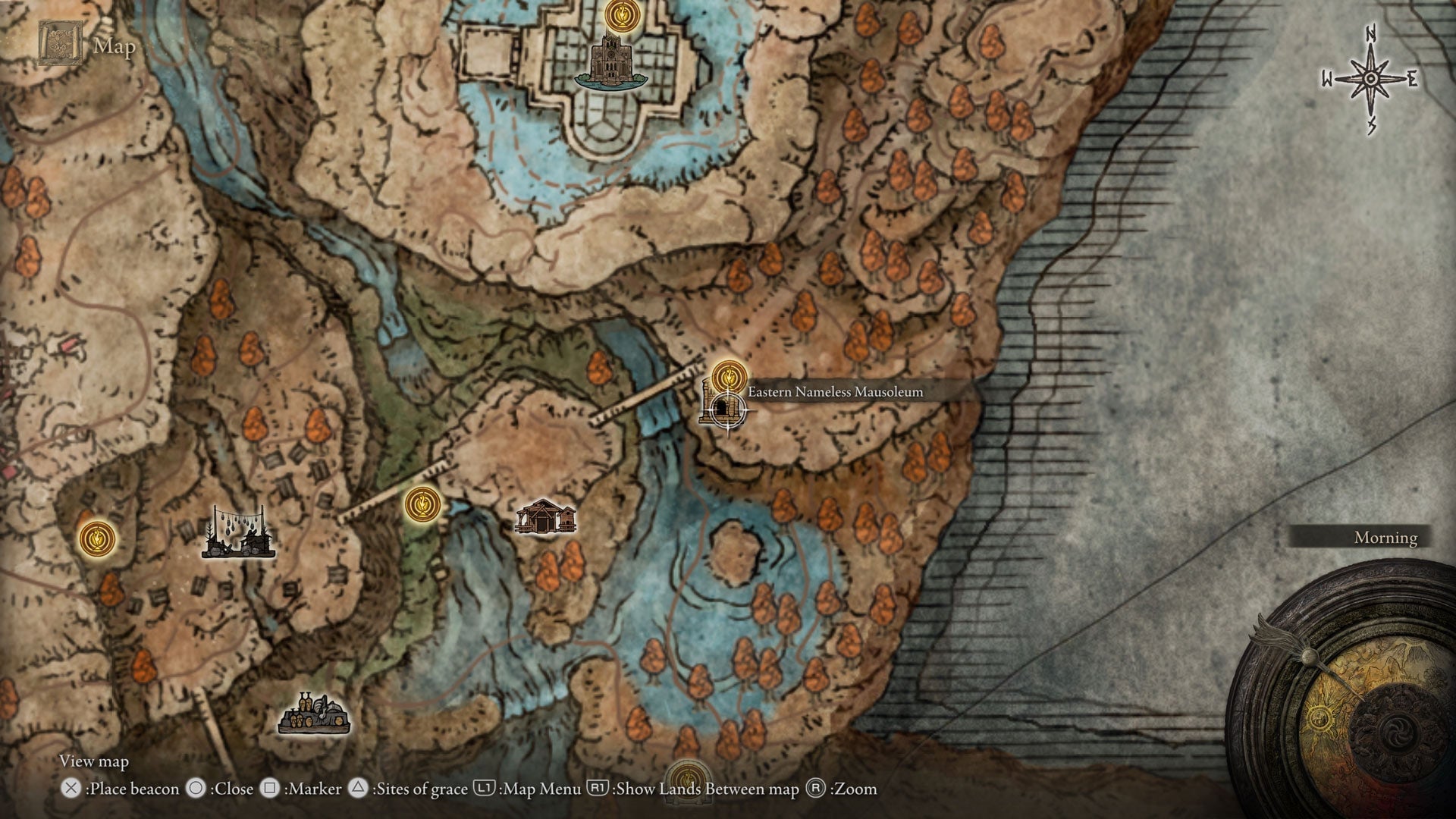The height and width of the screenshot is (819, 1456).
Task: Click the Morning time-of-day indicator
Action: coord(1385,537)
